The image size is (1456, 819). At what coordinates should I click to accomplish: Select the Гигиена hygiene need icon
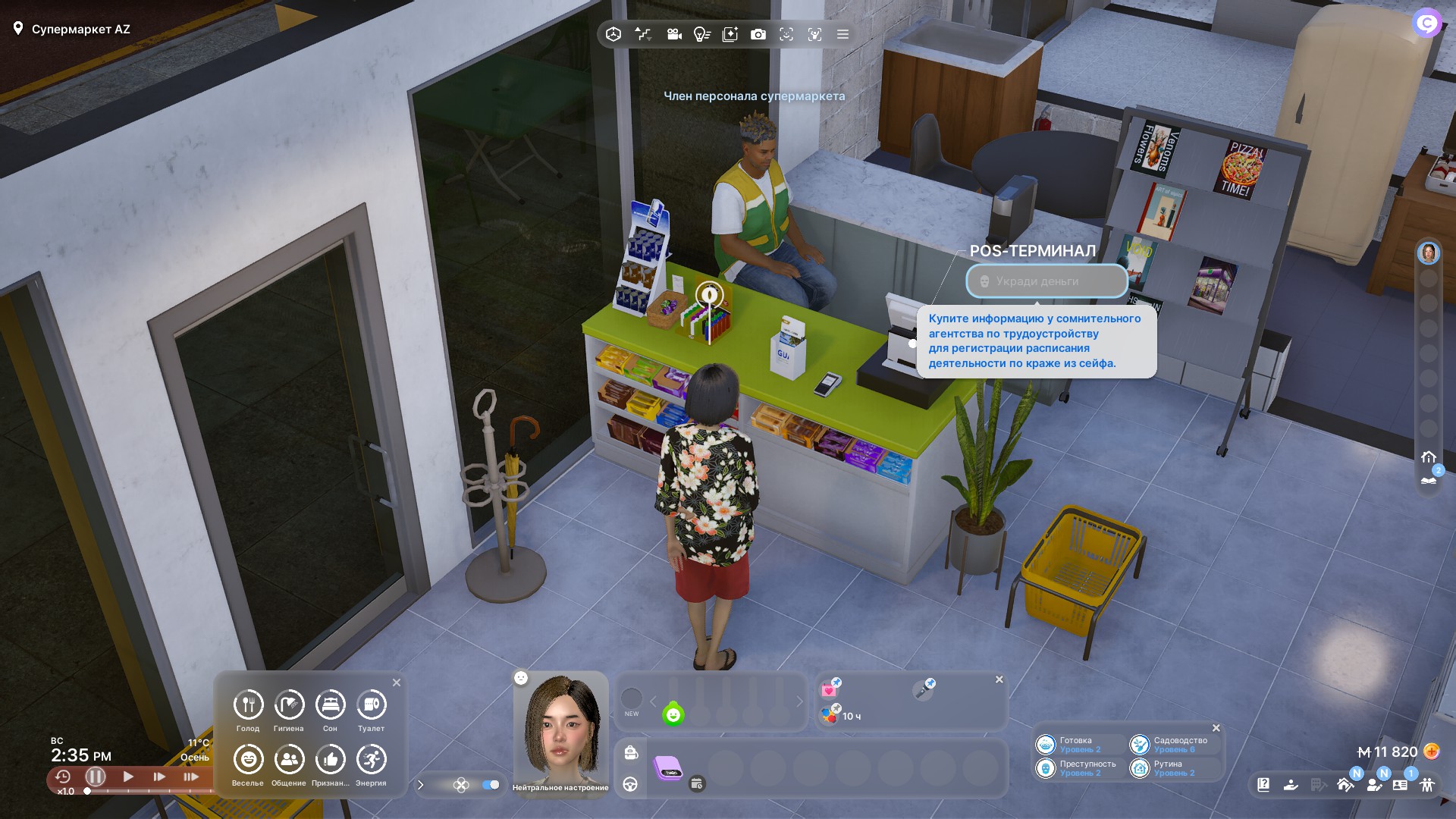tap(289, 705)
